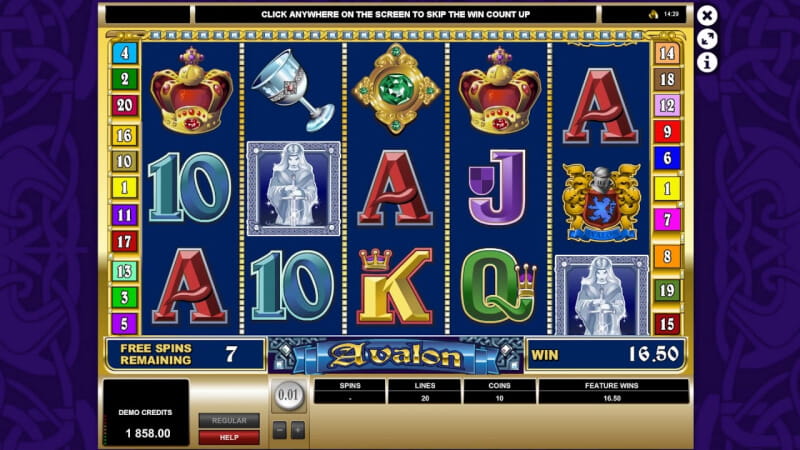Image resolution: width=800 pixels, height=450 pixels.
Task: Select payline marker number 20
Action: click(x=125, y=105)
